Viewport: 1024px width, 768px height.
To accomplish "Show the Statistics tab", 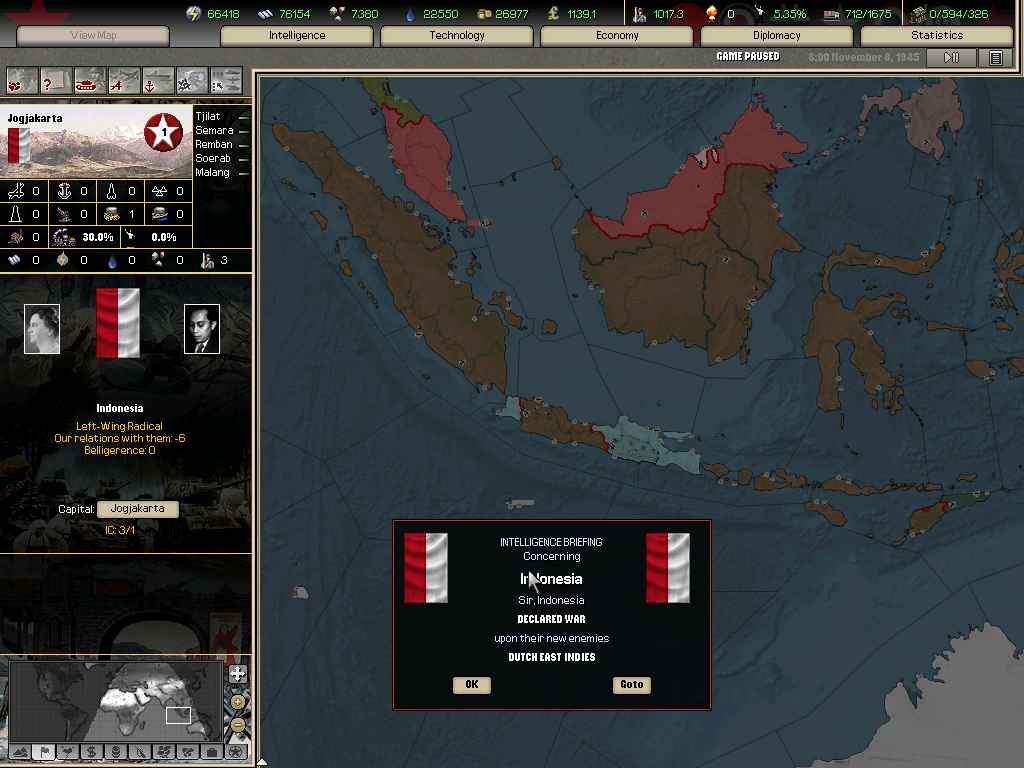I will (x=936, y=36).
